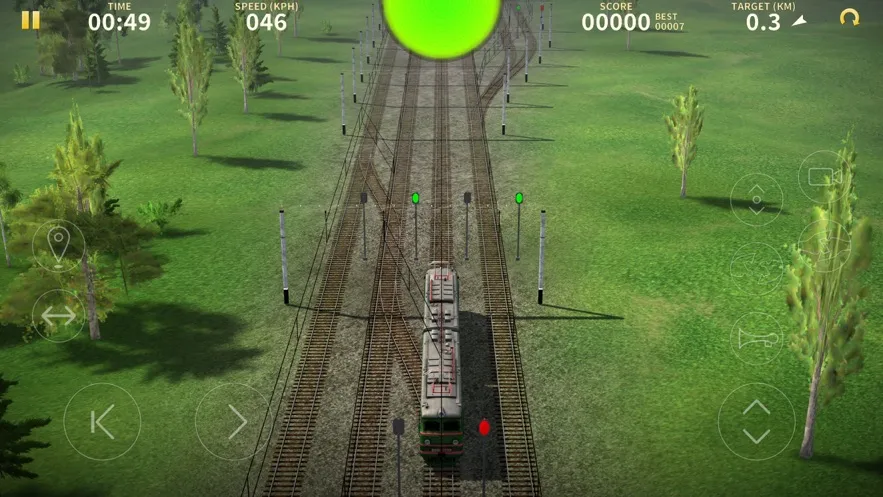
Task: Open the map location pin button
Action: (x=58, y=245)
